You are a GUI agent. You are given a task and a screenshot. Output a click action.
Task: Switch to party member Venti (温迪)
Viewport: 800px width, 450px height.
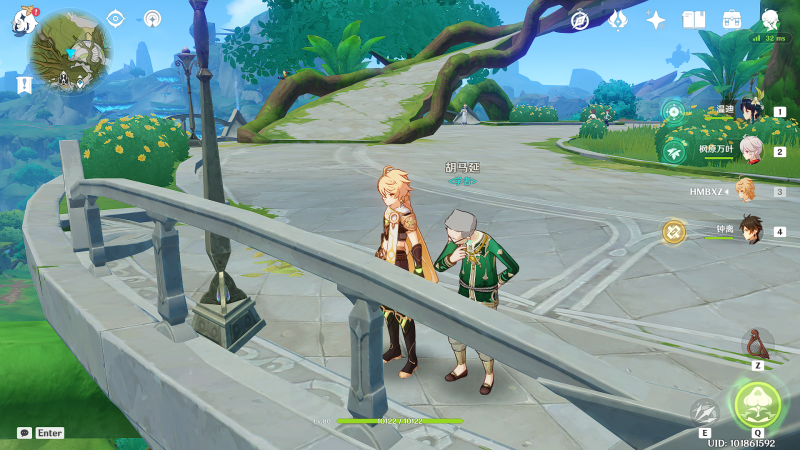(751, 112)
